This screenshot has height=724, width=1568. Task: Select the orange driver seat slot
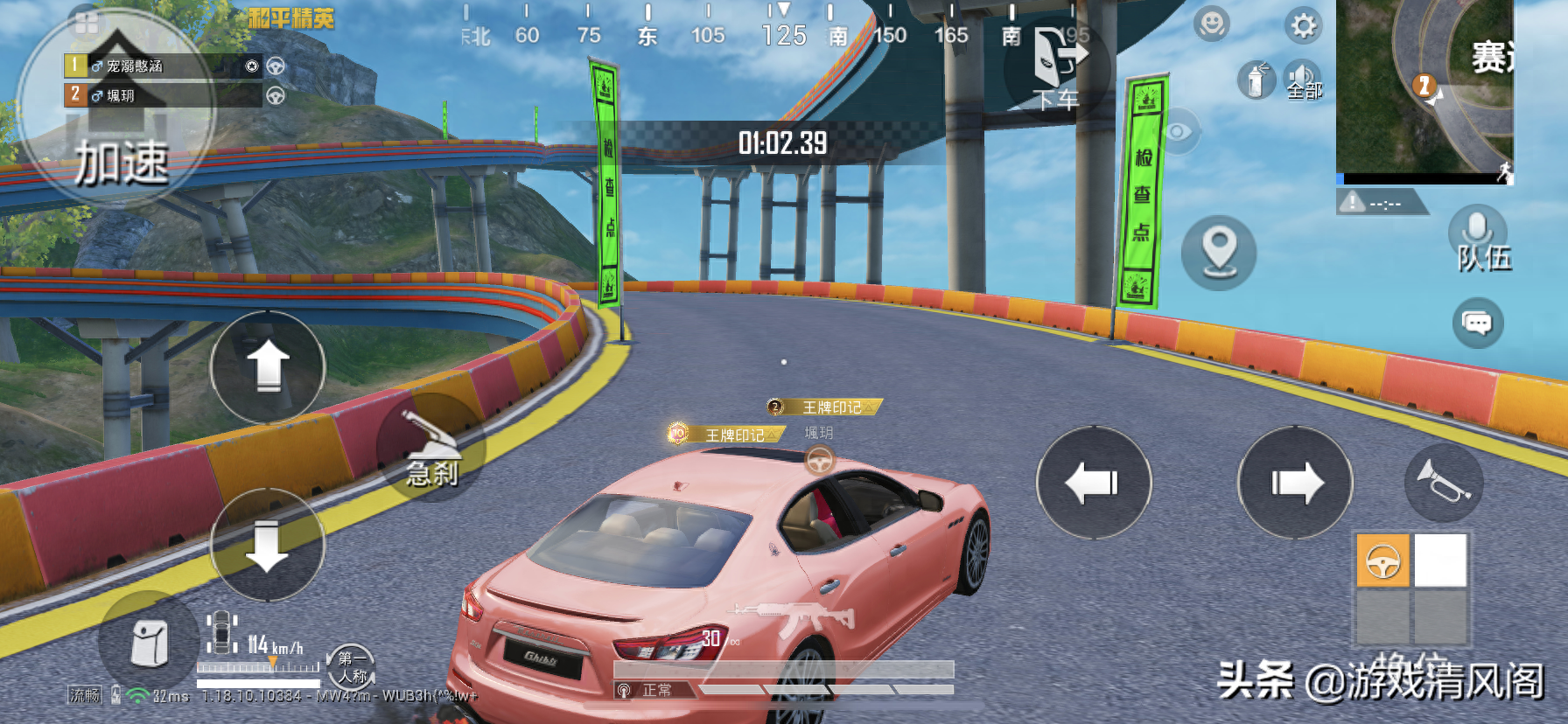(1382, 560)
